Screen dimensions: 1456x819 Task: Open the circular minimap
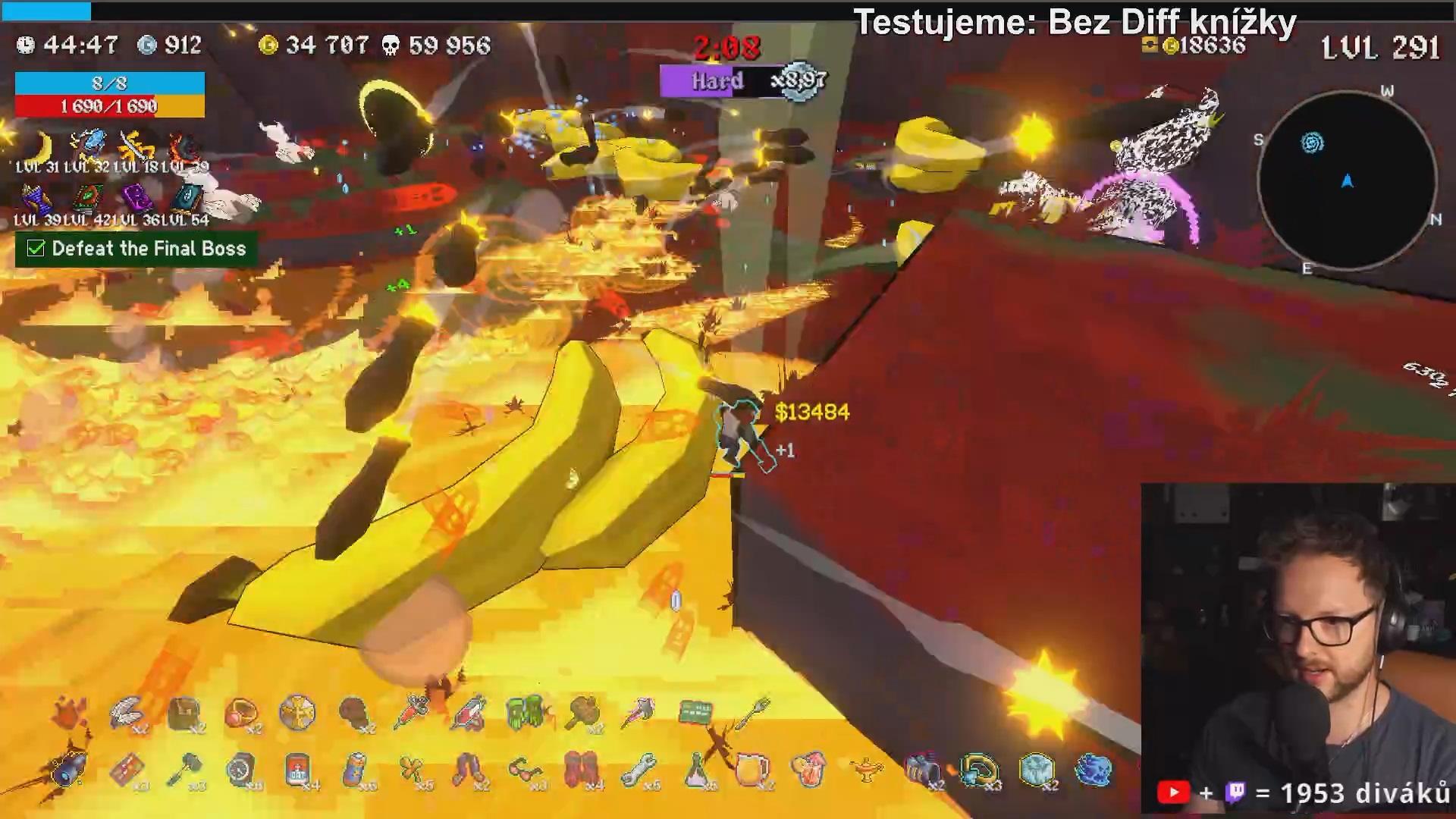1347,180
